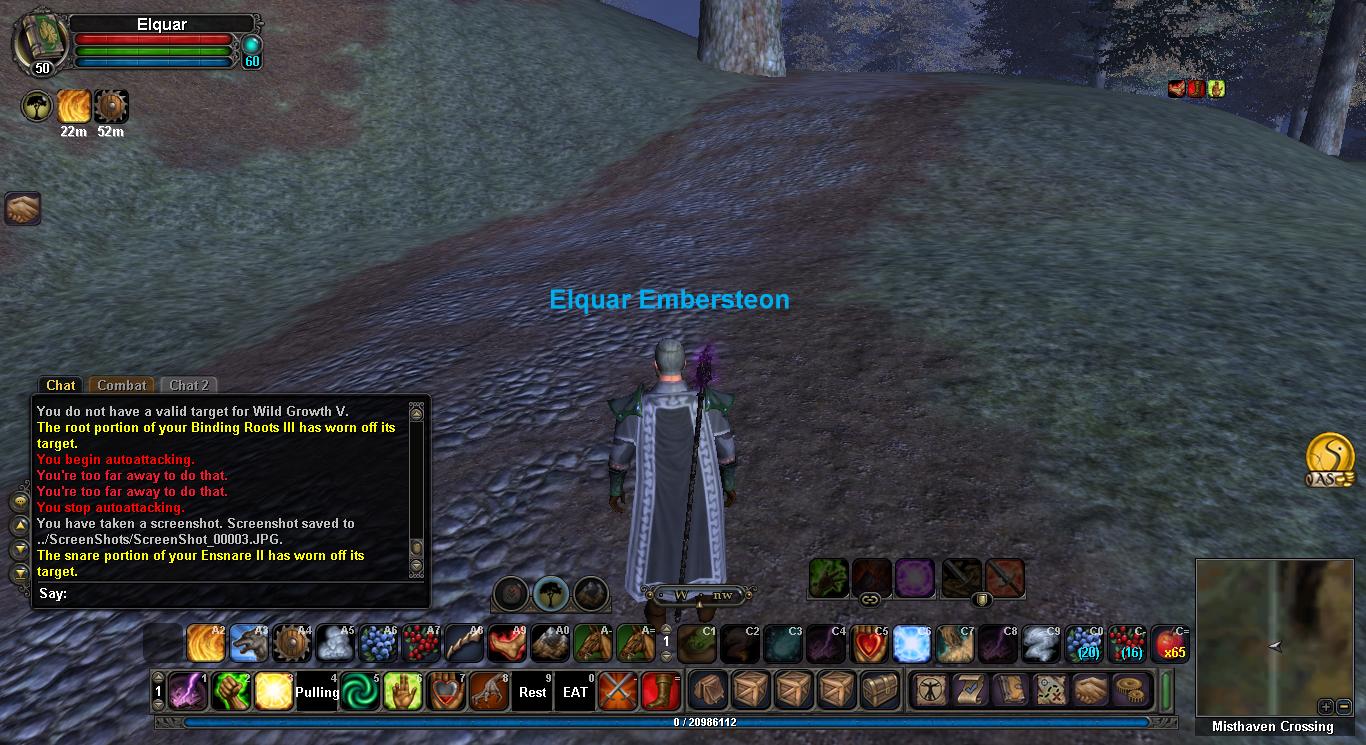Click the minimap zoom-in plus button

[x=1324, y=706]
